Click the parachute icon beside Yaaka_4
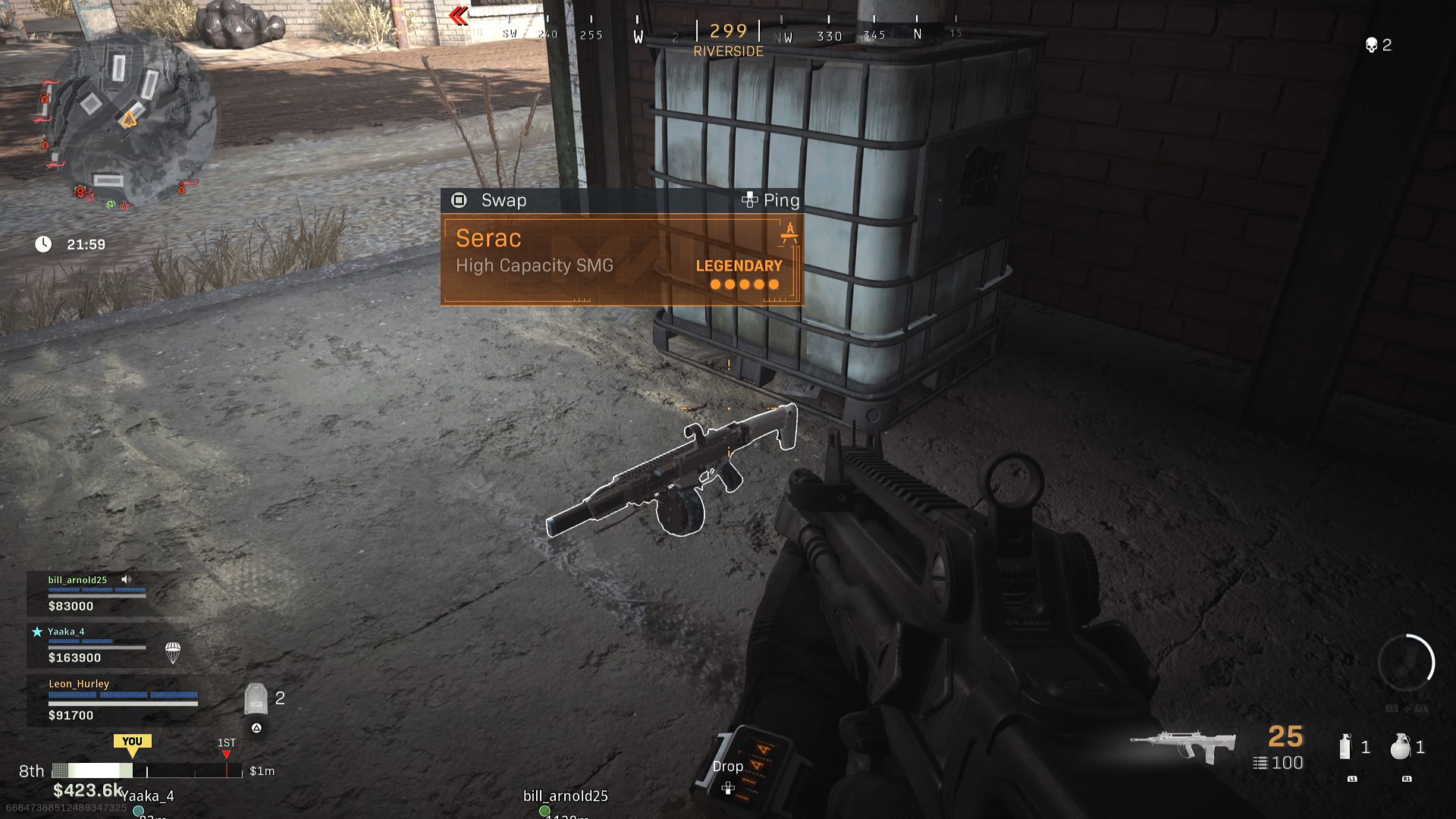1456x819 pixels. [x=173, y=652]
